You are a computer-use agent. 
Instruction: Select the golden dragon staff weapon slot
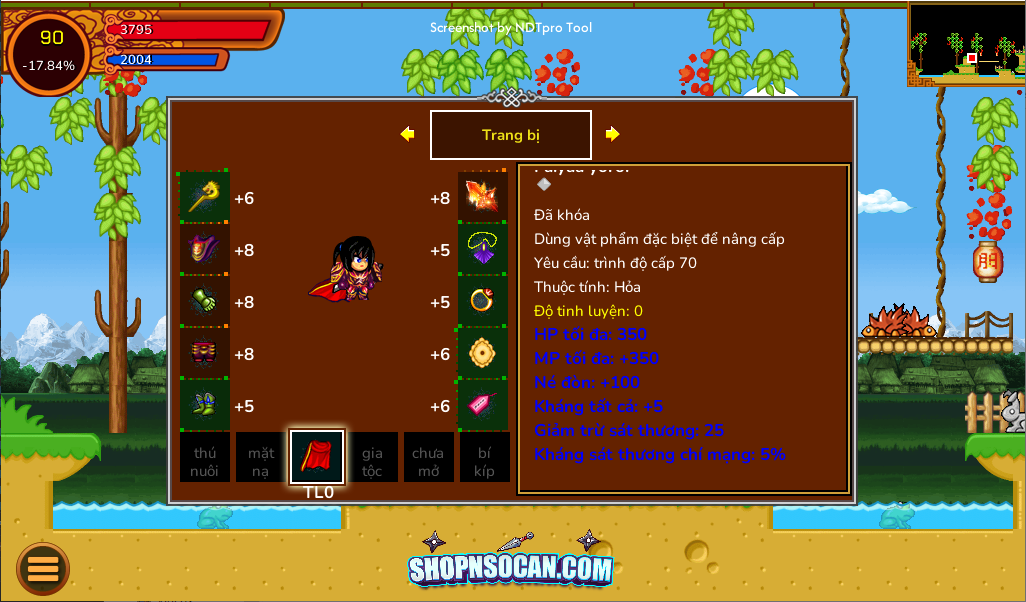click(205, 197)
